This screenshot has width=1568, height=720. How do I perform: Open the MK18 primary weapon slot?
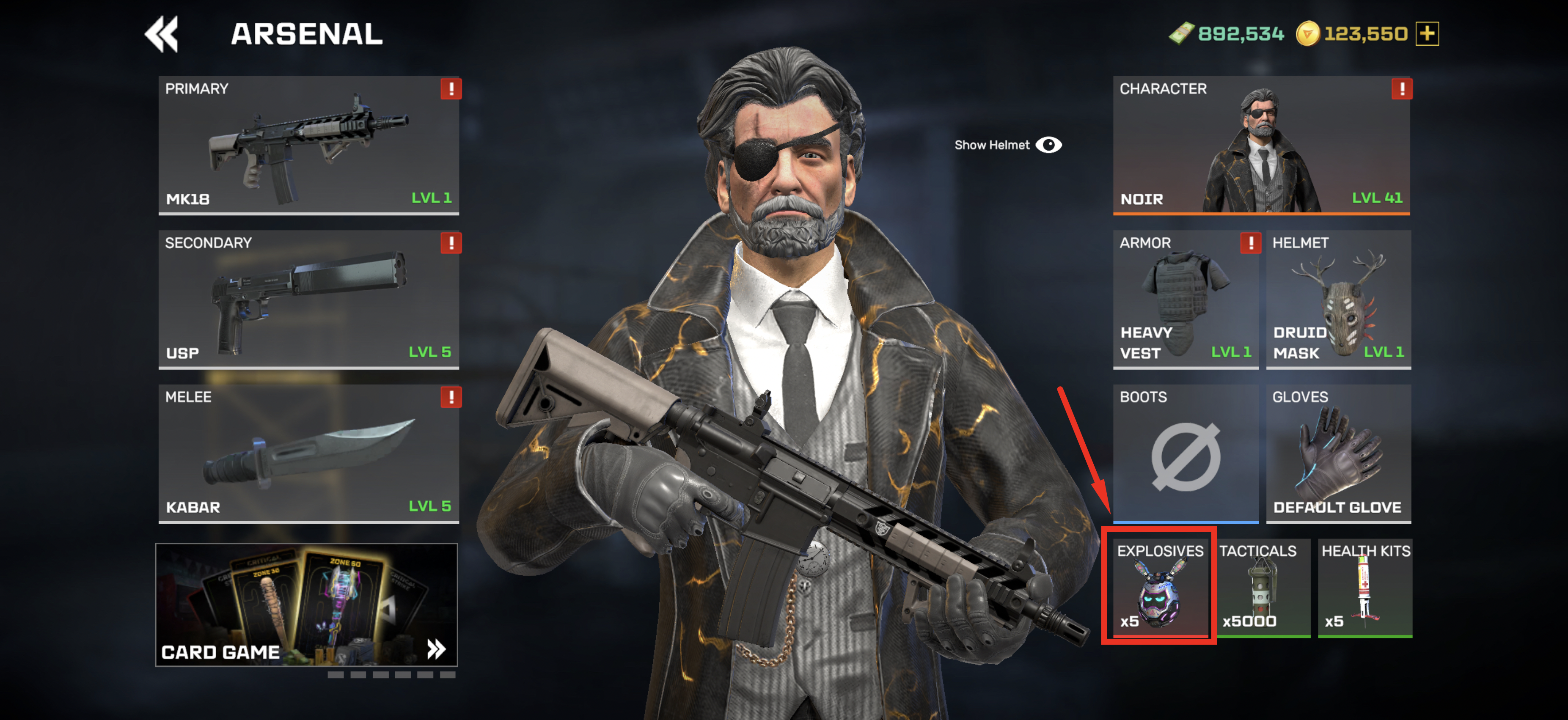[308, 145]
